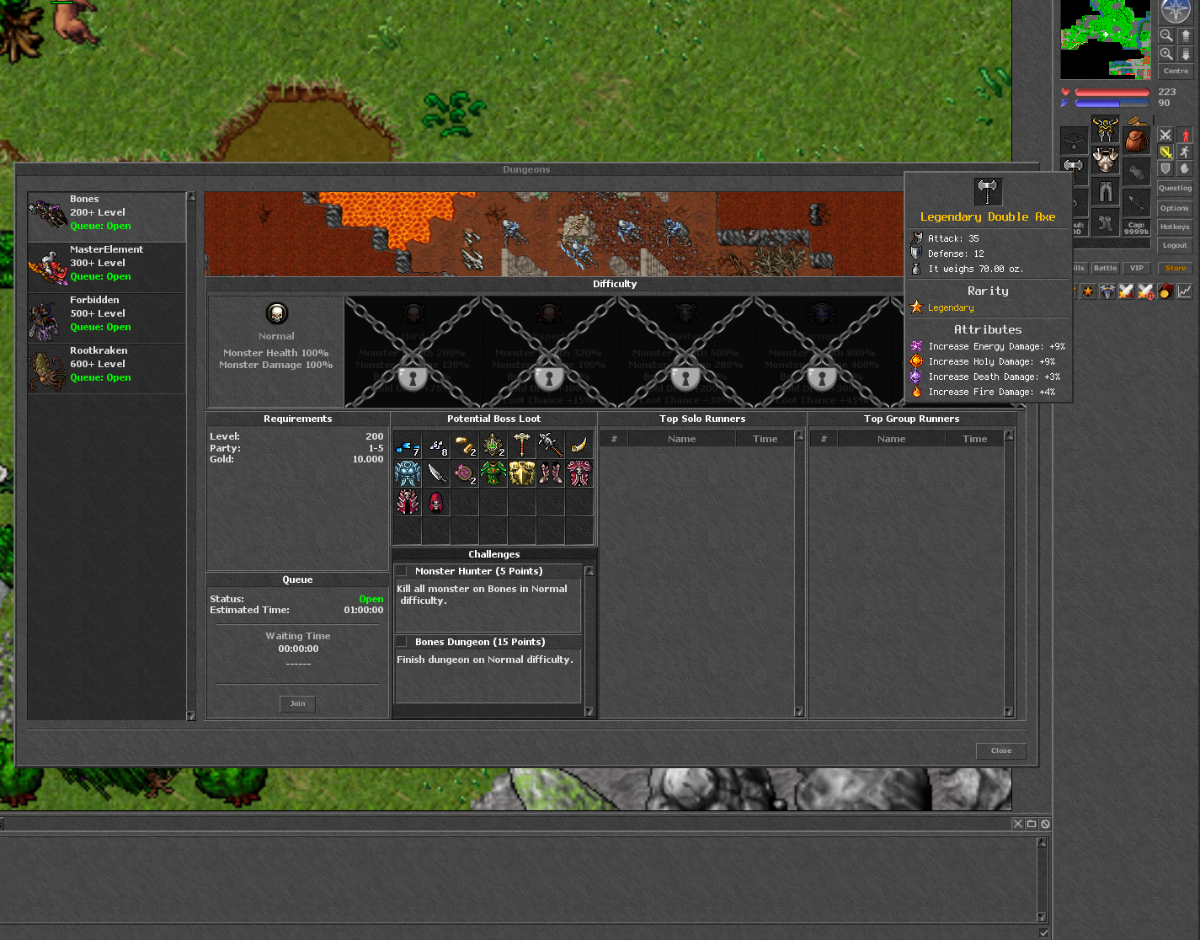Inspect the green armor loot item
This screenshot has height=940, width=1200.
[494, 474]
